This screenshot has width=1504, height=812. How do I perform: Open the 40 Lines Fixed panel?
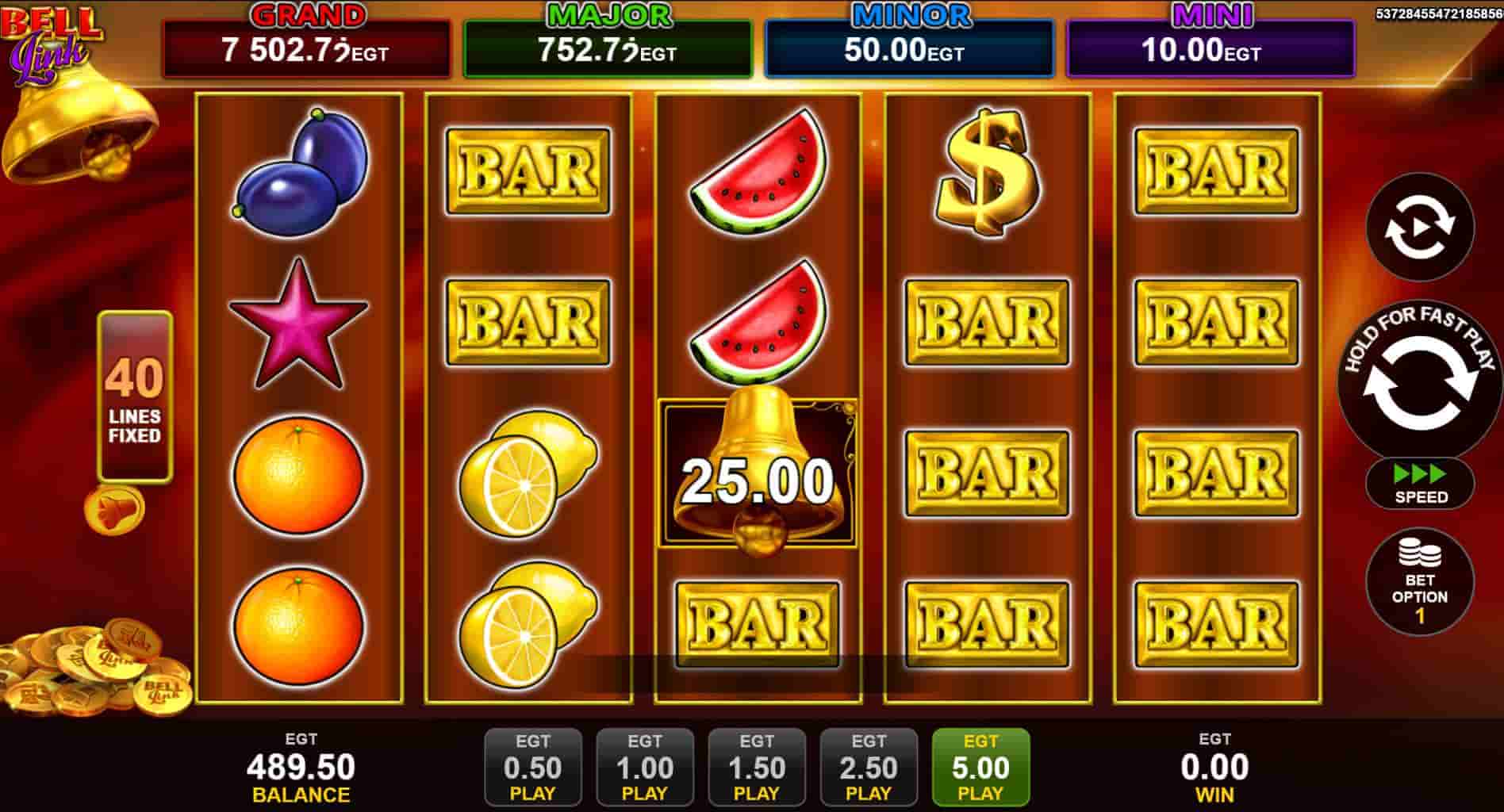pyautogui.click(x=135, y=396)
